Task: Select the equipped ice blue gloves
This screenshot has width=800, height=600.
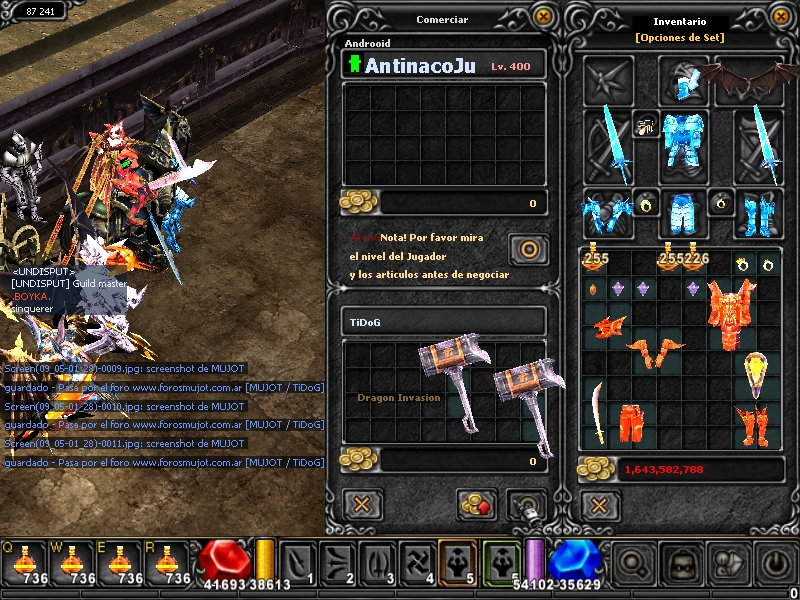Action: pos(607,213)
